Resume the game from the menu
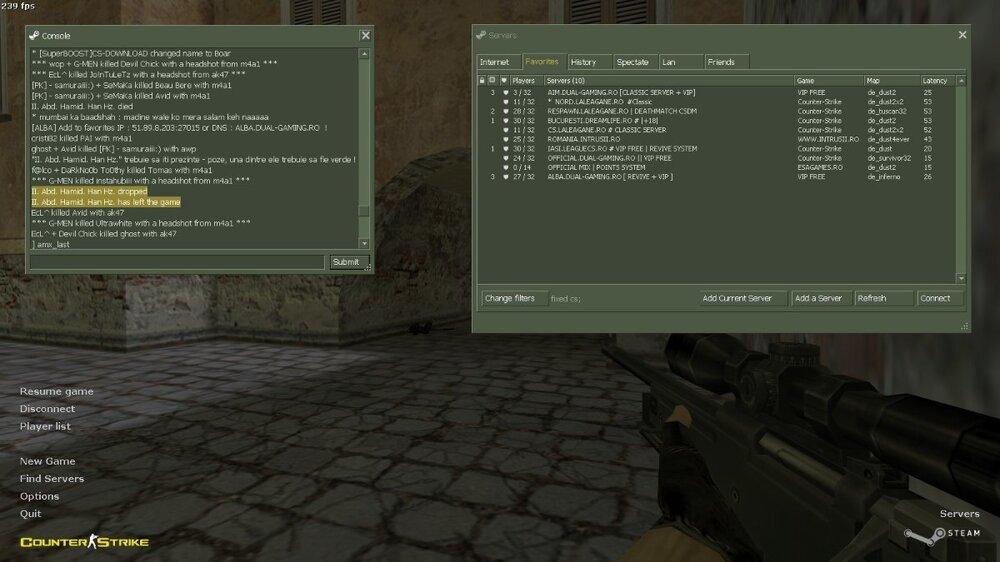1000x562 pixels. [56, 392]
